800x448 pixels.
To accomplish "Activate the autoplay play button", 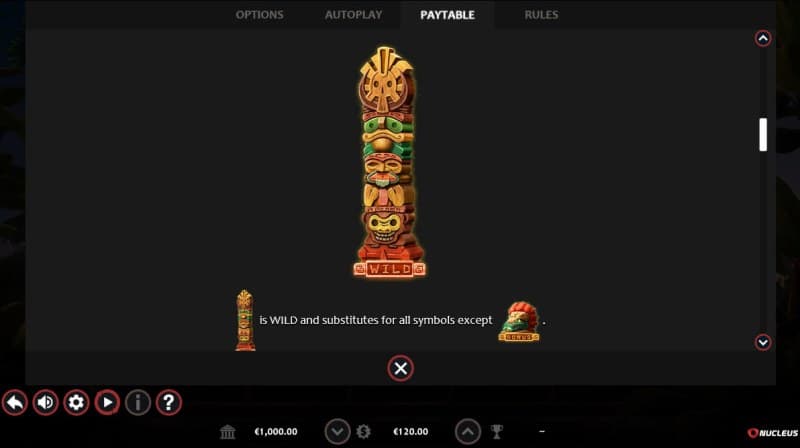I will coord(107,402).
